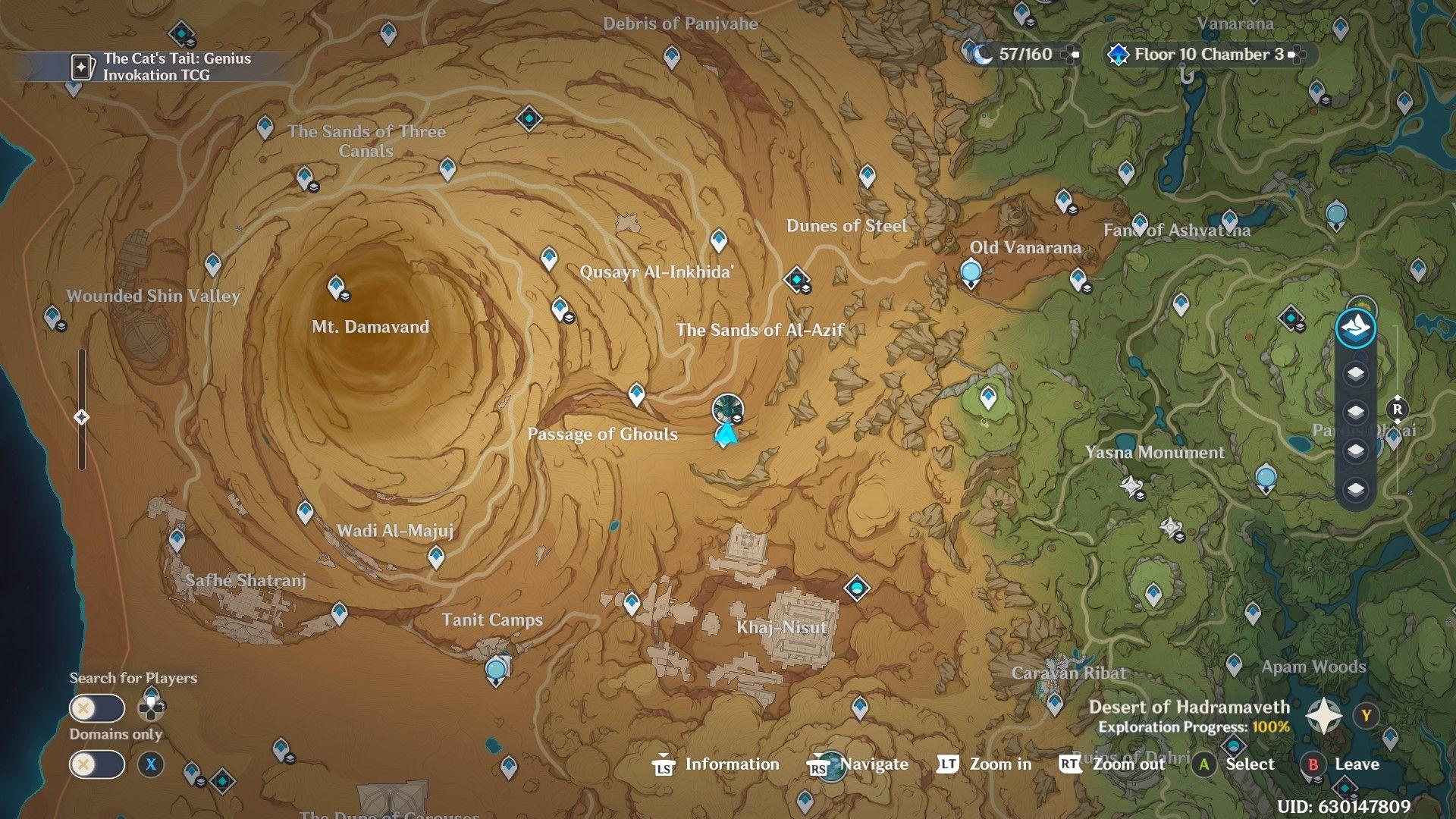The width and height of the screenshot is (1456, 819).
Task: Toggle the Search for Players switch
Action: tap(96, 708)
